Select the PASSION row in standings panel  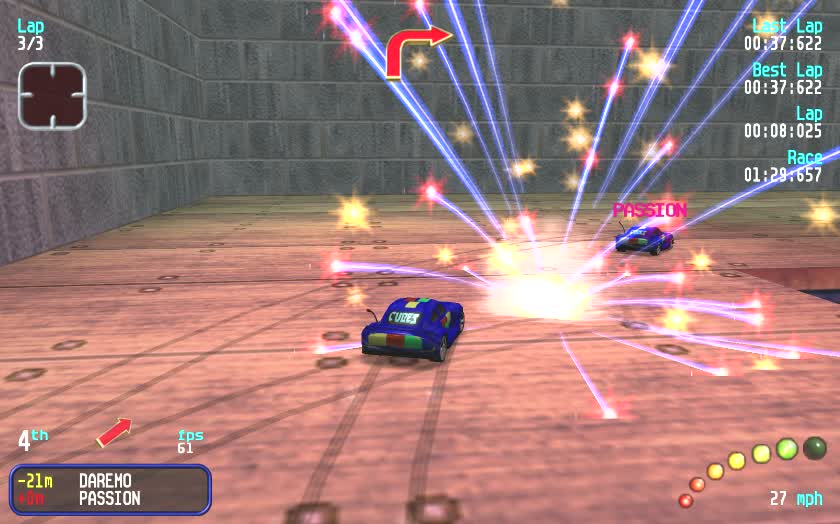click(x=110, y=498)
